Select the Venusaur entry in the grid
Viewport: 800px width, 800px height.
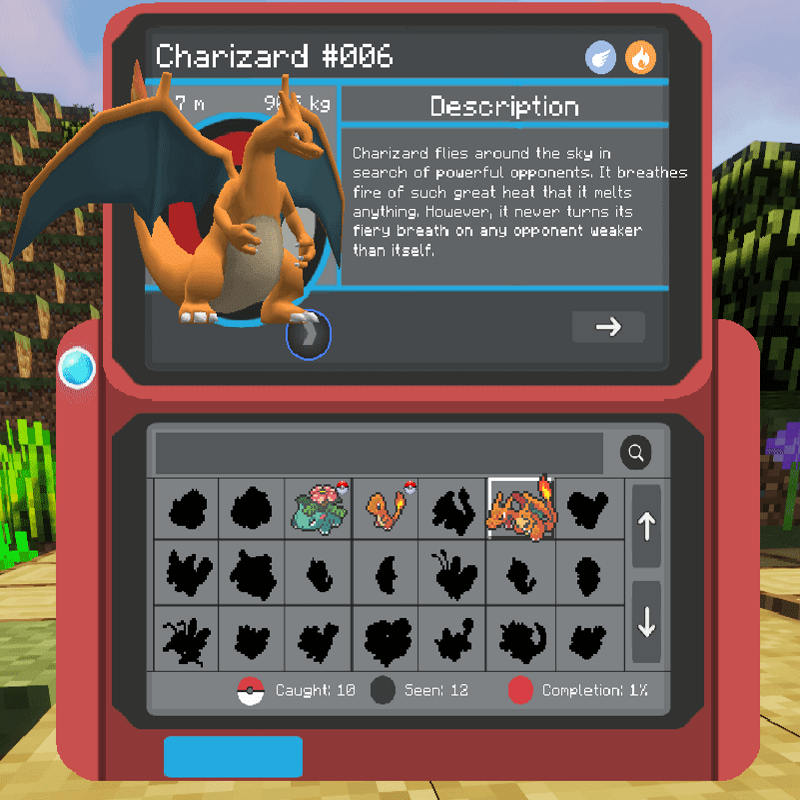tap(318, 508)
